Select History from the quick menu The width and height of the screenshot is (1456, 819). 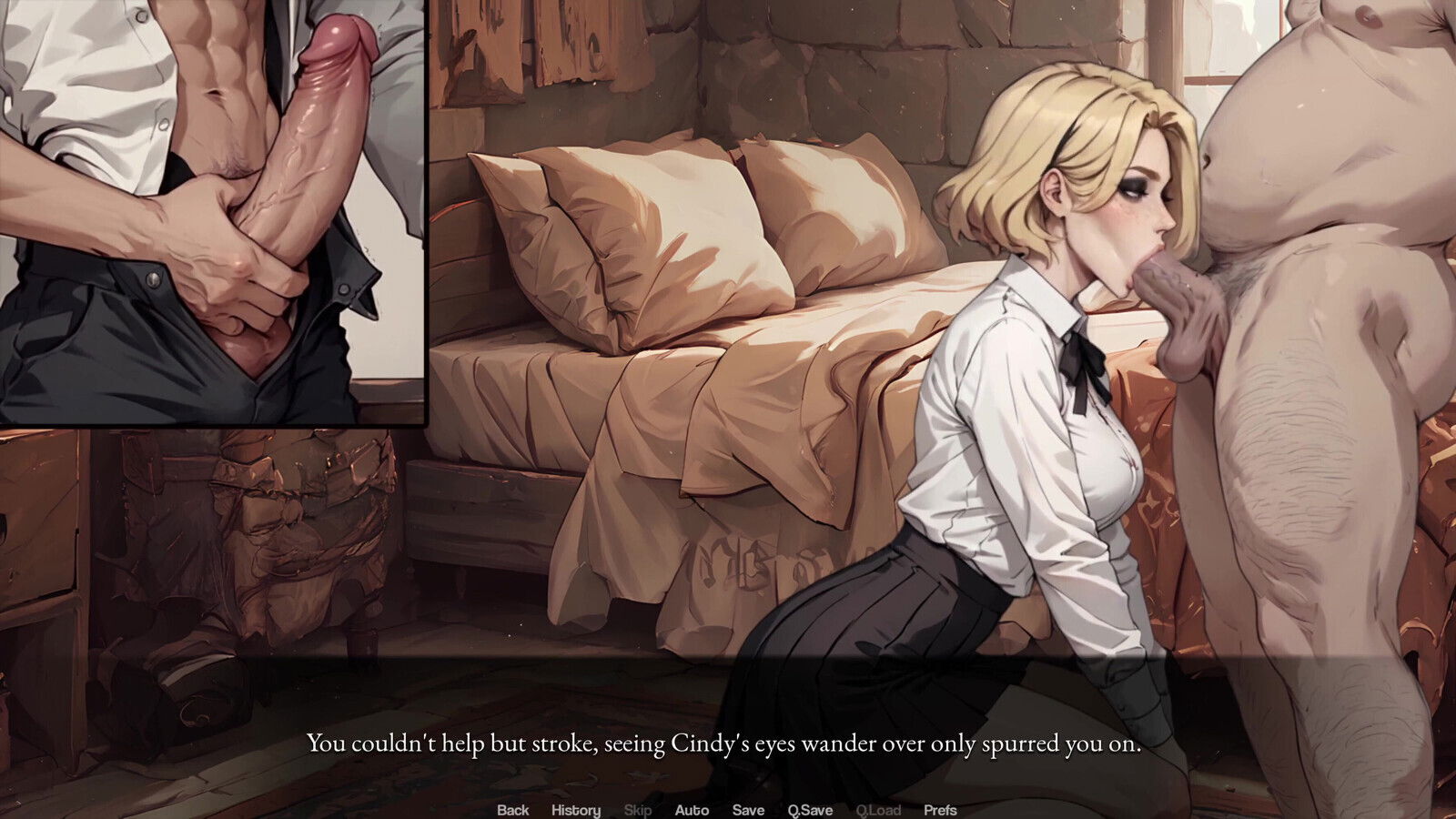[576, 809]
